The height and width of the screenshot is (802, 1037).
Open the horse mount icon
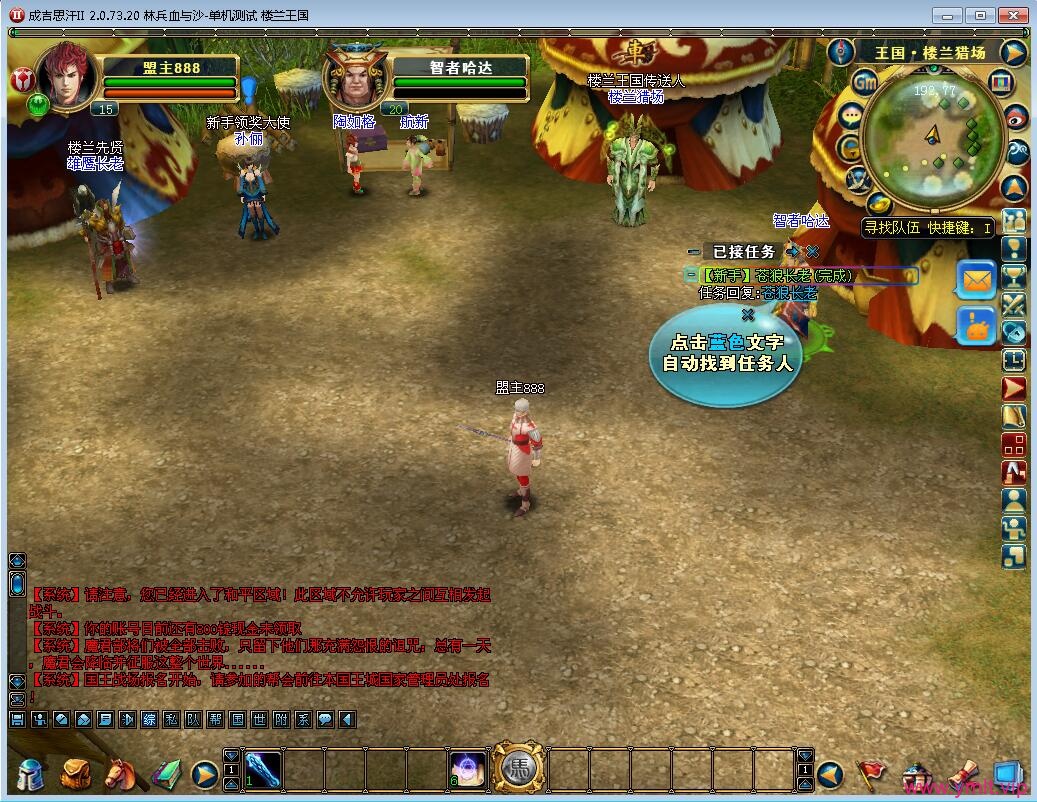pos(120,774)
